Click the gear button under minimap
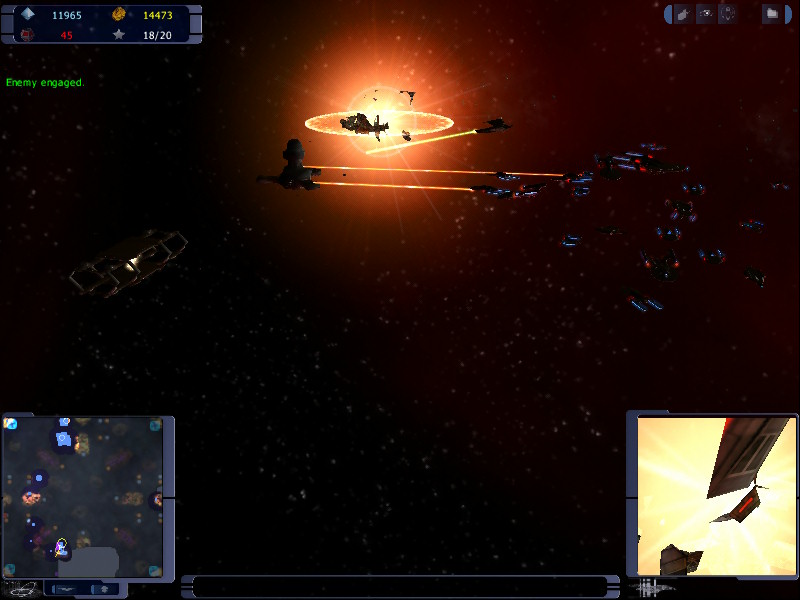This screenshot has height=600, width=800. click(x=104, y=589)
